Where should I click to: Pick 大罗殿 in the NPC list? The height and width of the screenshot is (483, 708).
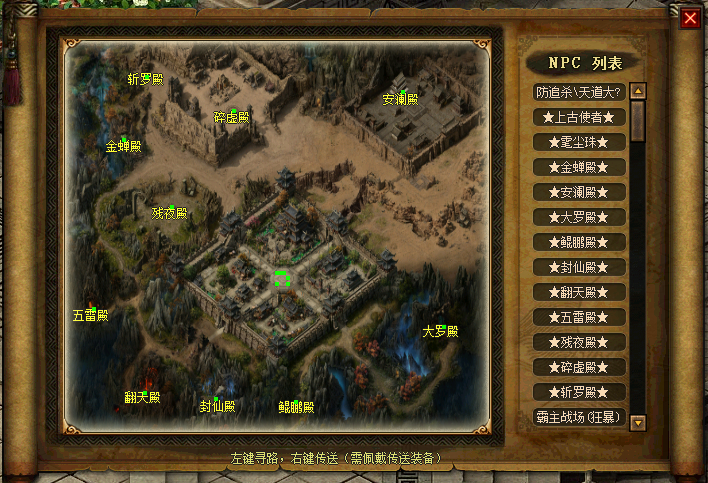(578, 217)
